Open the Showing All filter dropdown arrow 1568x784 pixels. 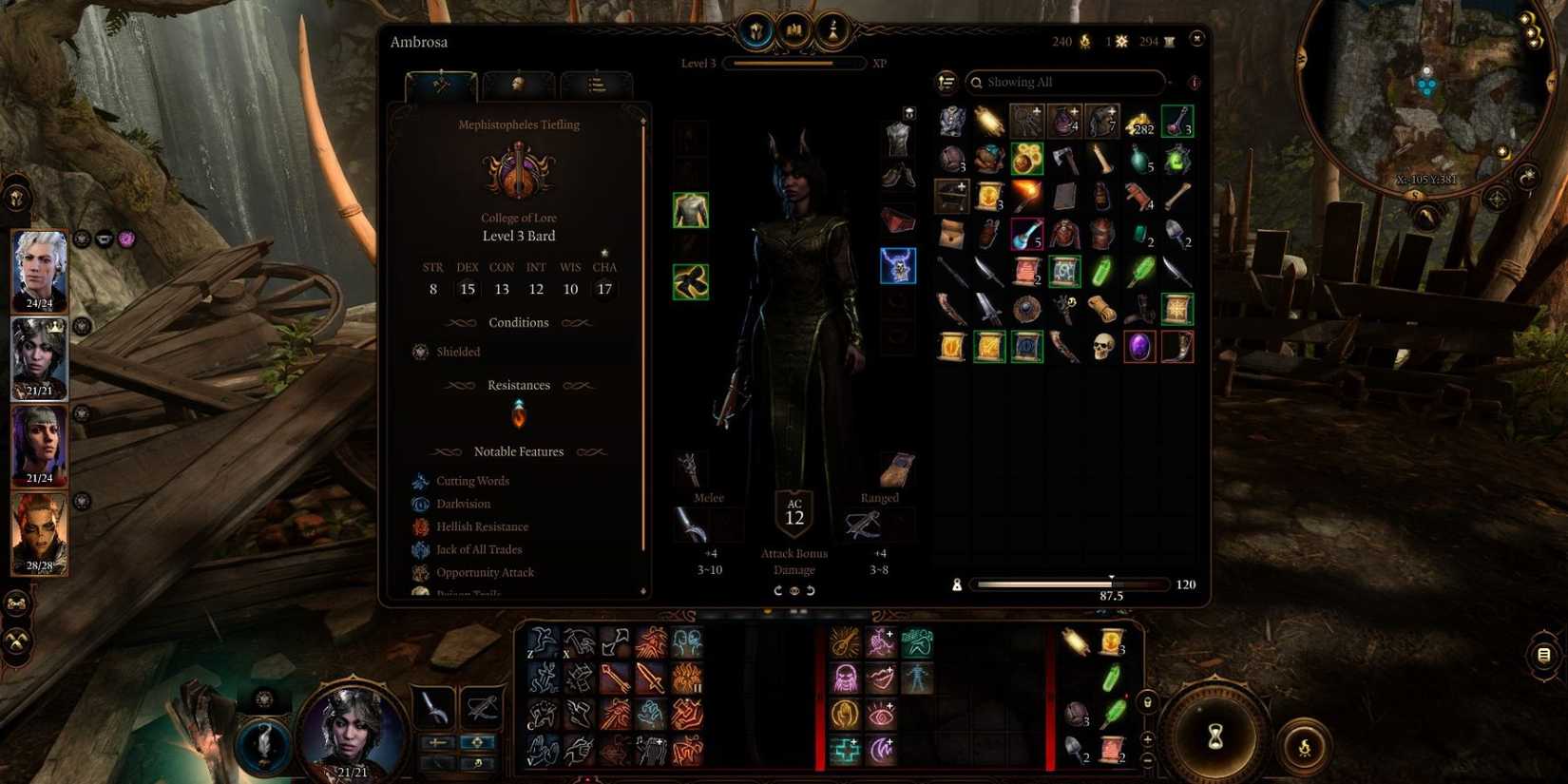coord(1170,83)
